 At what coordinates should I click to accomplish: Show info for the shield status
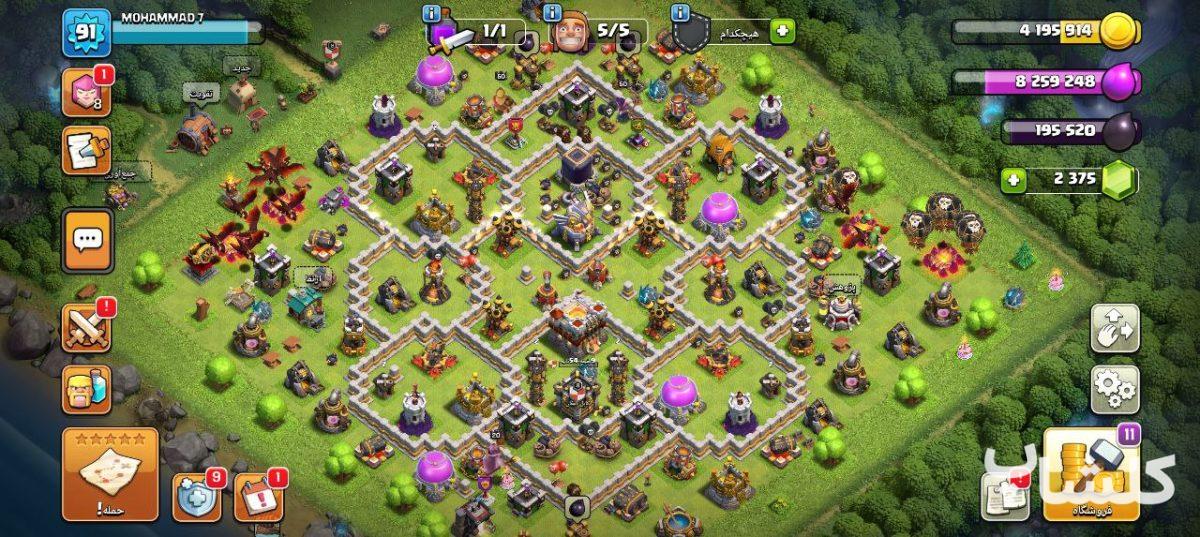(680, 14)
